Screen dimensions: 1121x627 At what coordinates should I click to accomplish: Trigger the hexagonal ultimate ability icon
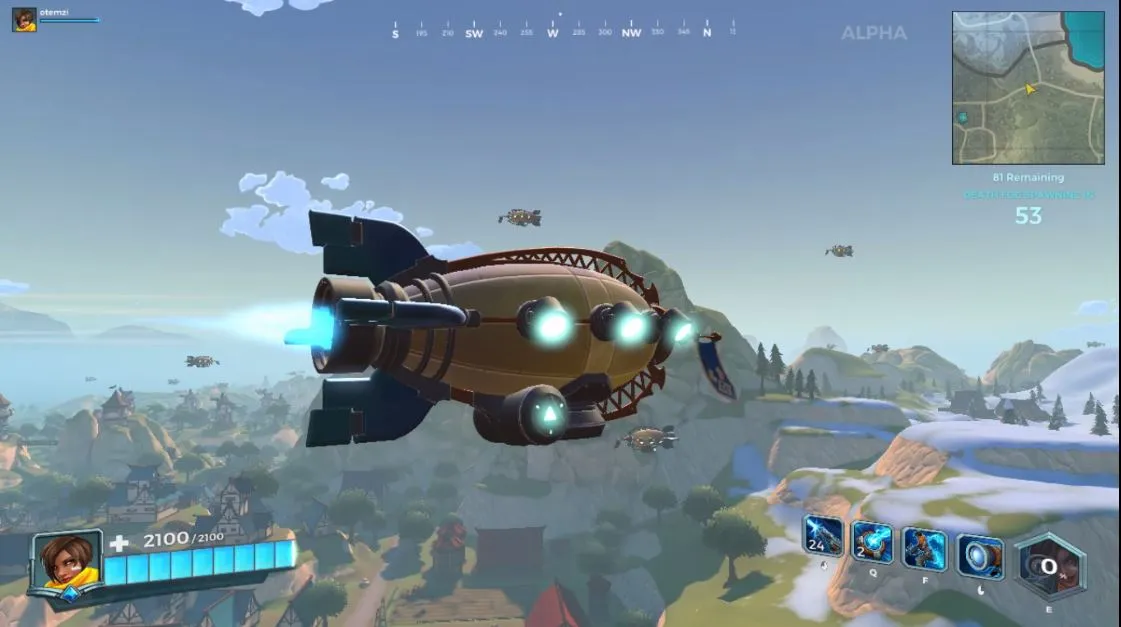coord(1050,566)
